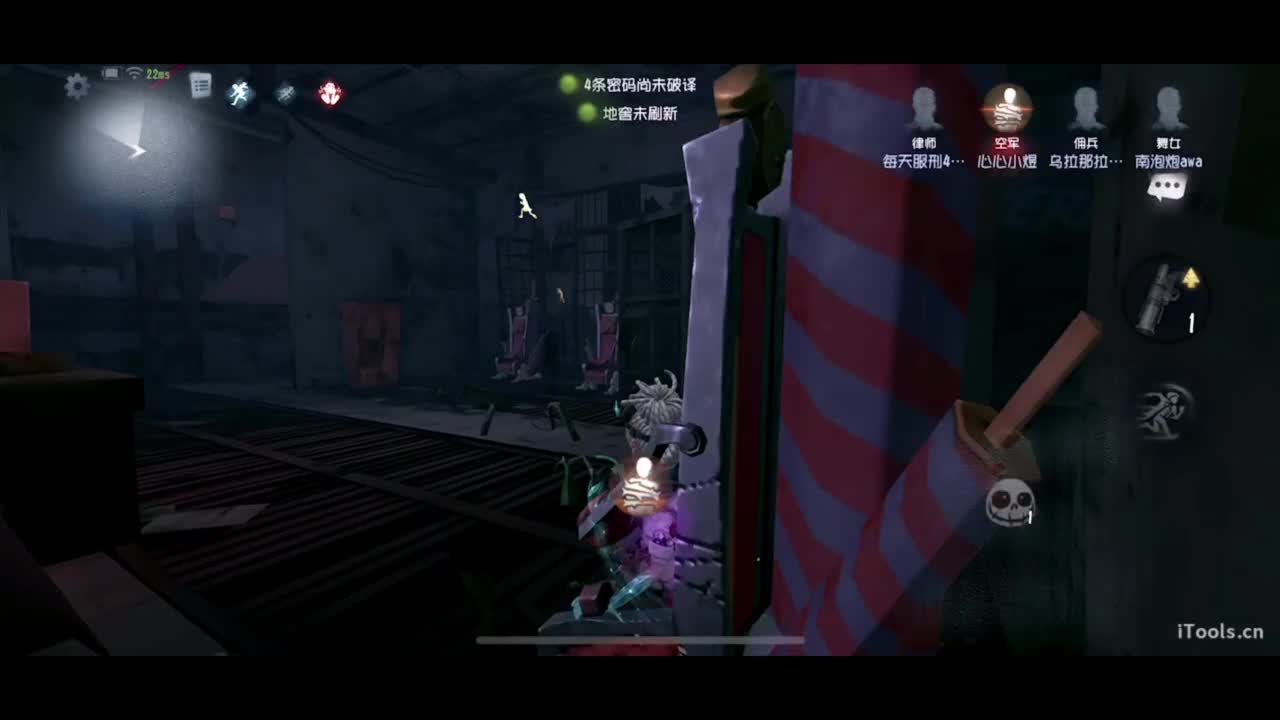Tap the glowing sprint skill icon near settings
This screenshot has height=720, width=1280.
point(240,92)
